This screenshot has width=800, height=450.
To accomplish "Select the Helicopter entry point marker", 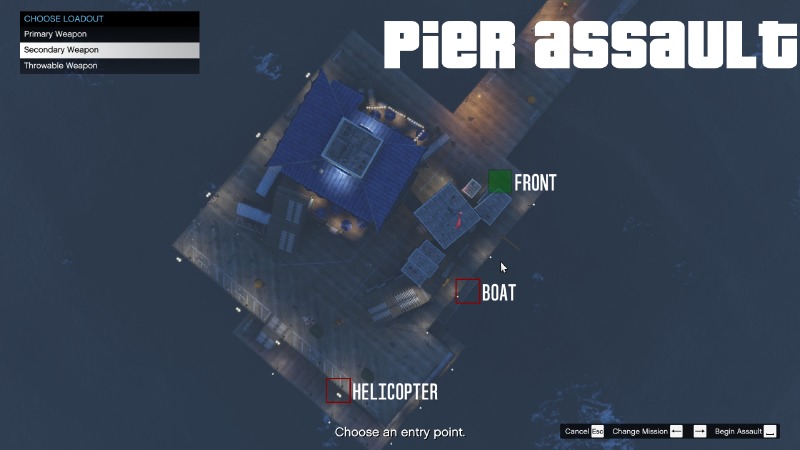I will pyautogui.click(x=338, y=390).
